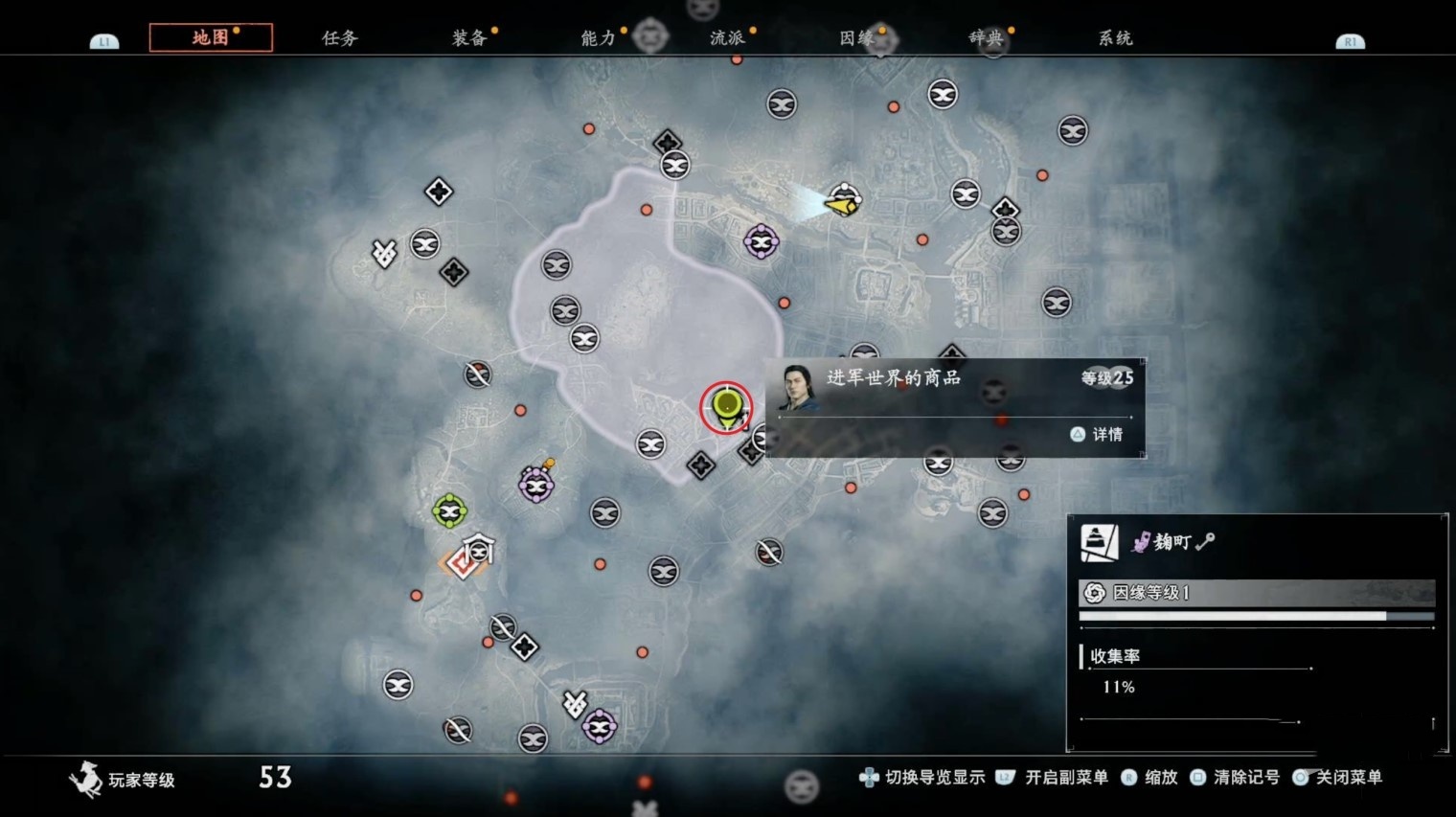Go to the 能力 abilities tab
This screenshot has height=817, width=1456.
point(598,38)
